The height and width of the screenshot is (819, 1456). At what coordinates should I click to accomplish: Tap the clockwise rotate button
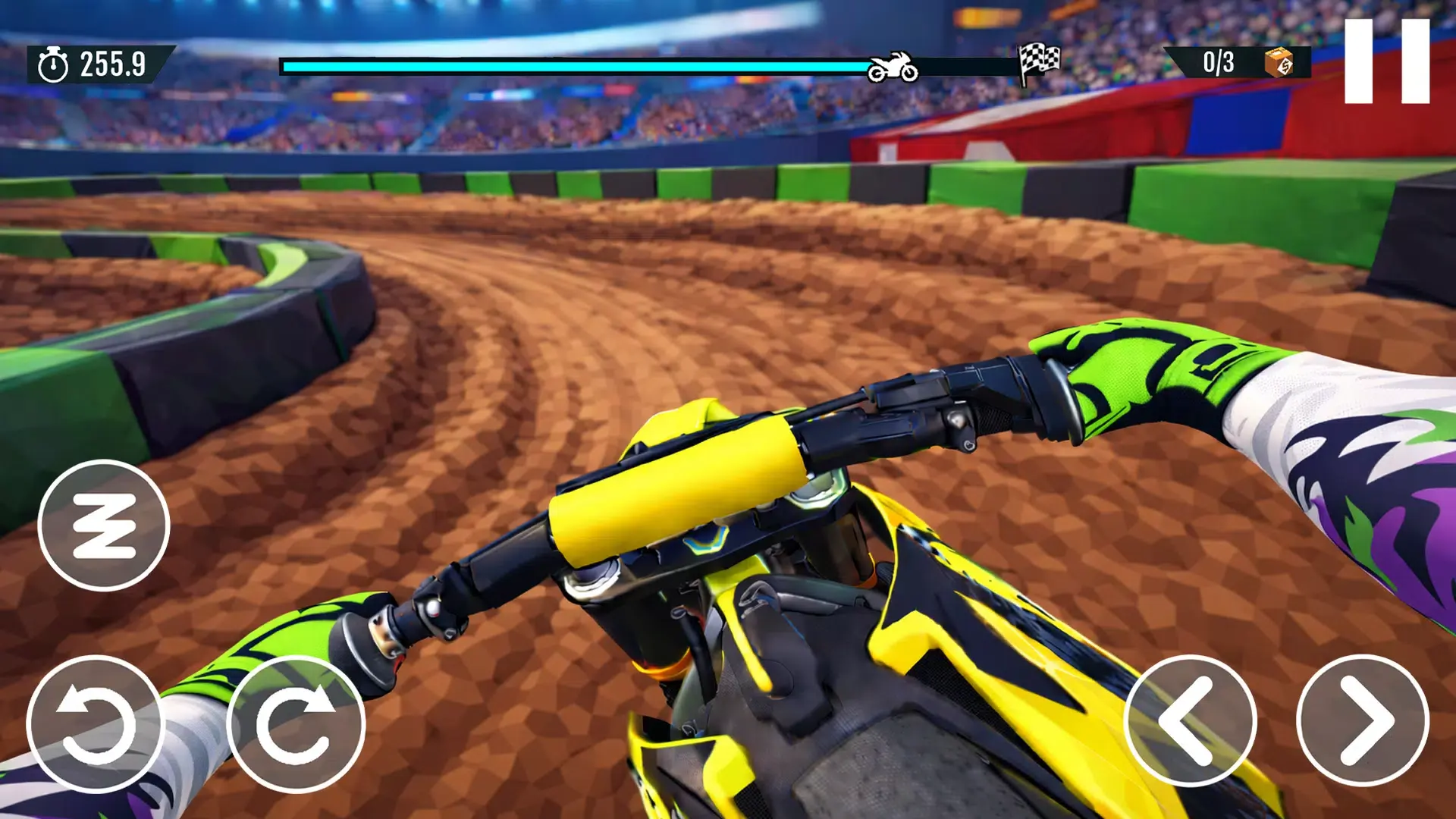(x=296, y=724)
